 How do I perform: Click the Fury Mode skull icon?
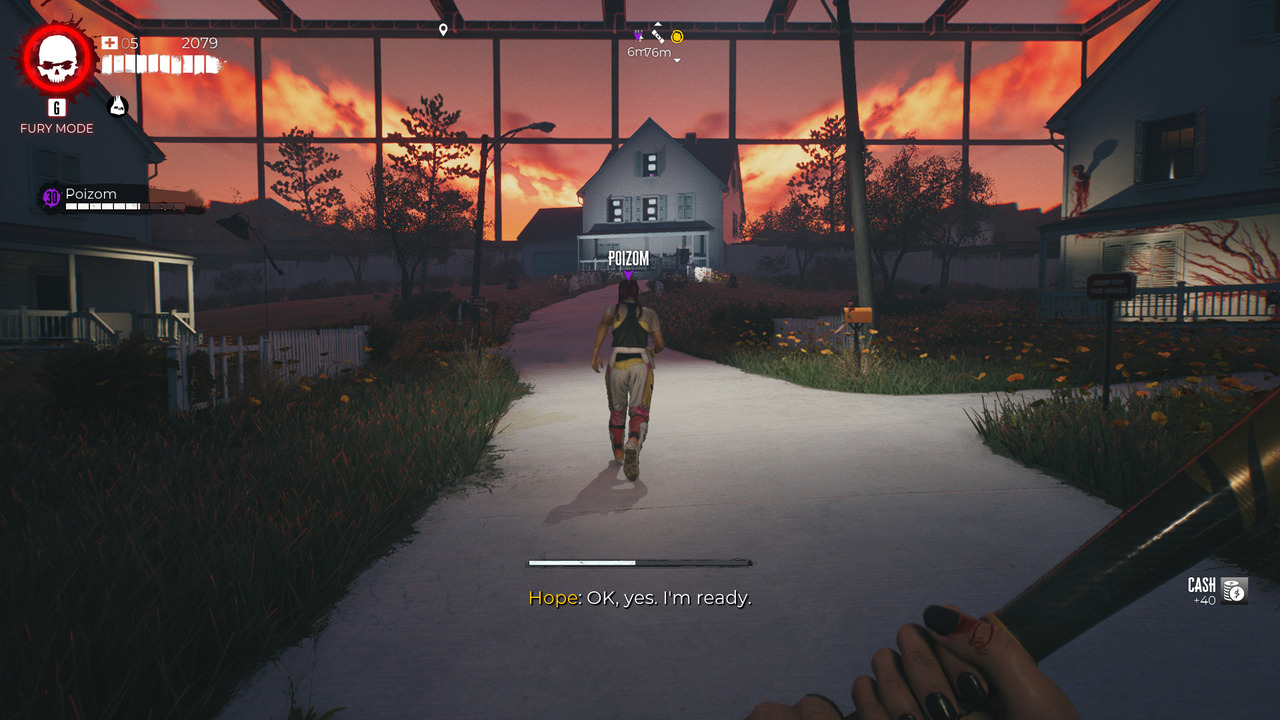tap(55, 58)
